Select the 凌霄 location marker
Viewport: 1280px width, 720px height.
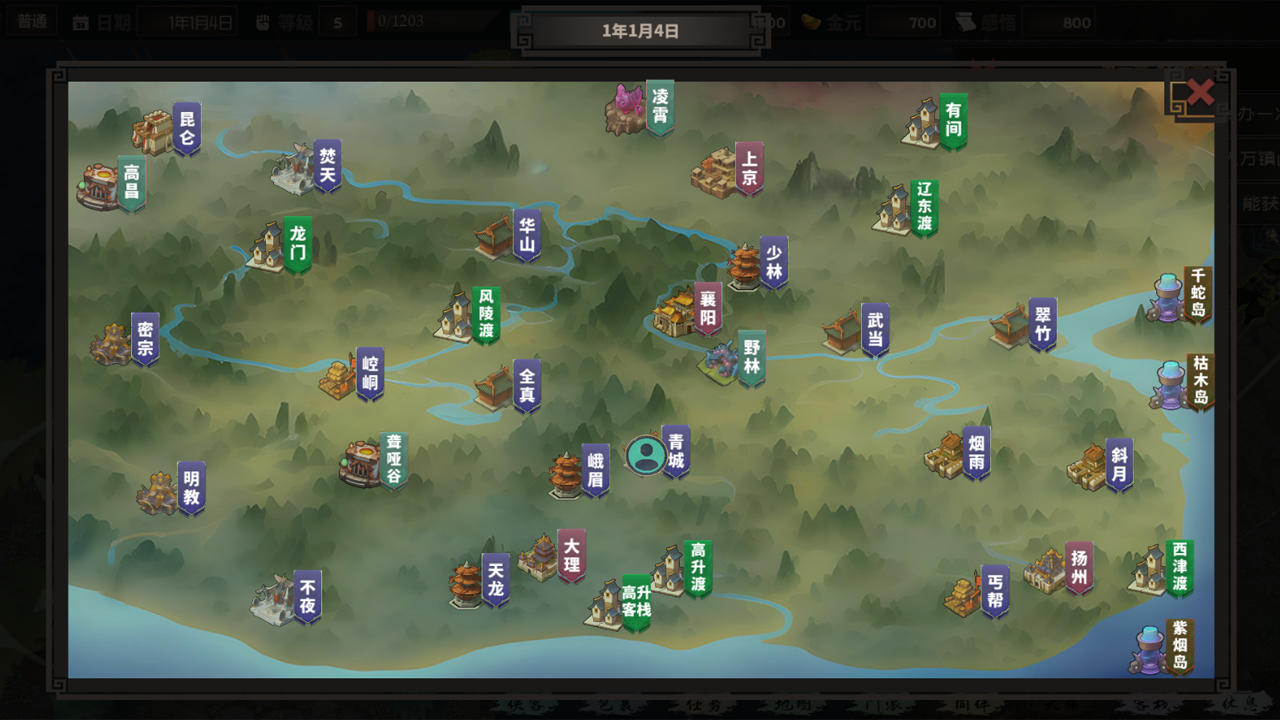[x=659, y=106]
